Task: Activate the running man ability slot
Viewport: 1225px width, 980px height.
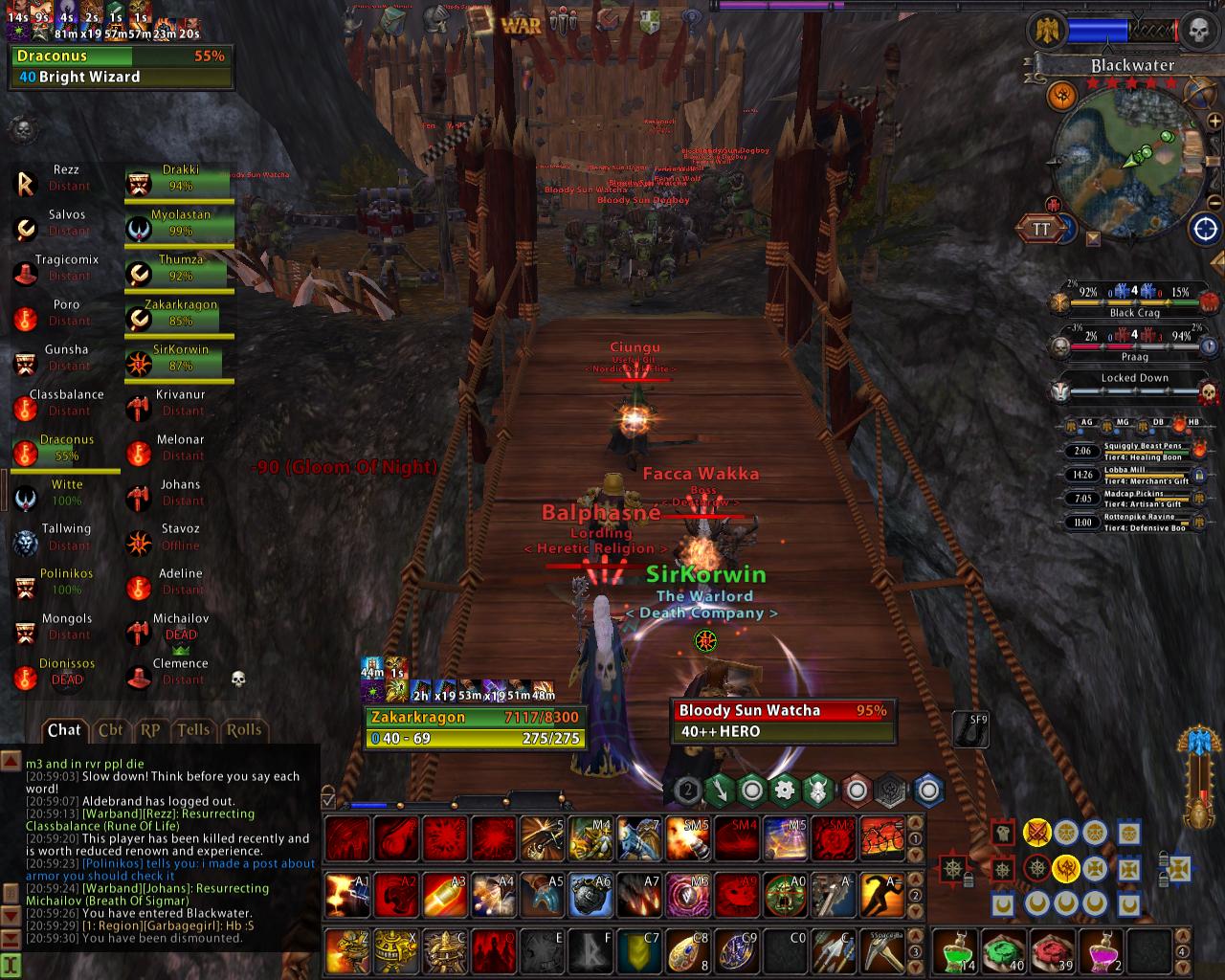Action: point(881,897)
